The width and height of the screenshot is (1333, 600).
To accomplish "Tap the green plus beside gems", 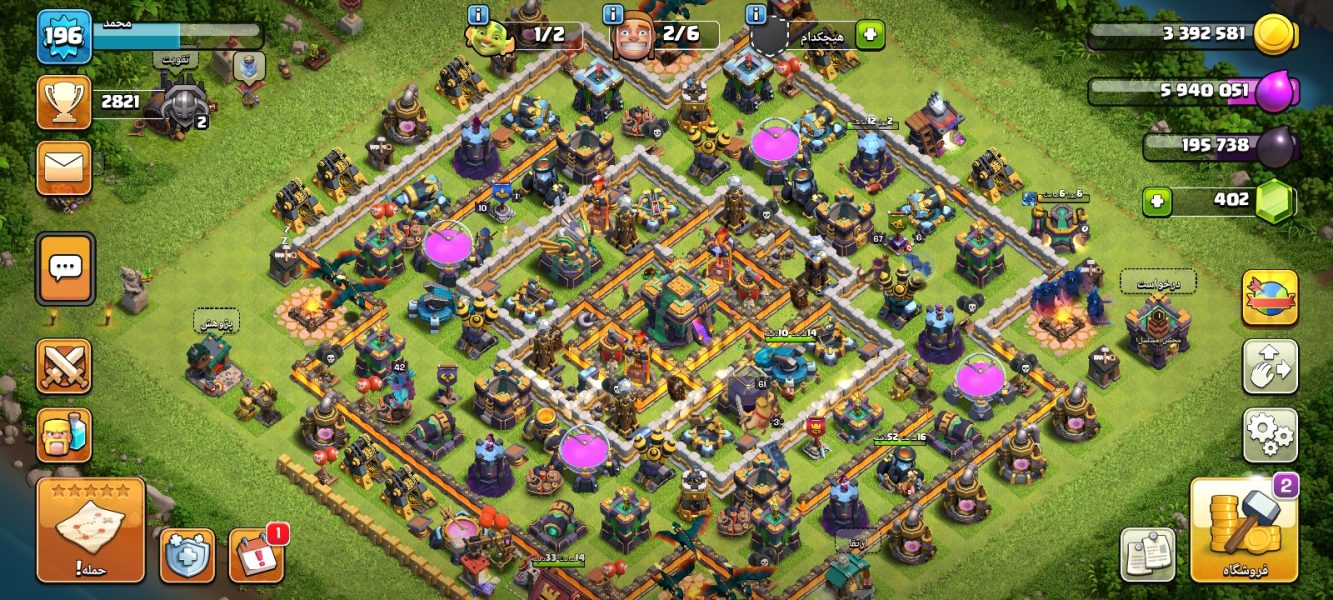I will click(1158, 201).
